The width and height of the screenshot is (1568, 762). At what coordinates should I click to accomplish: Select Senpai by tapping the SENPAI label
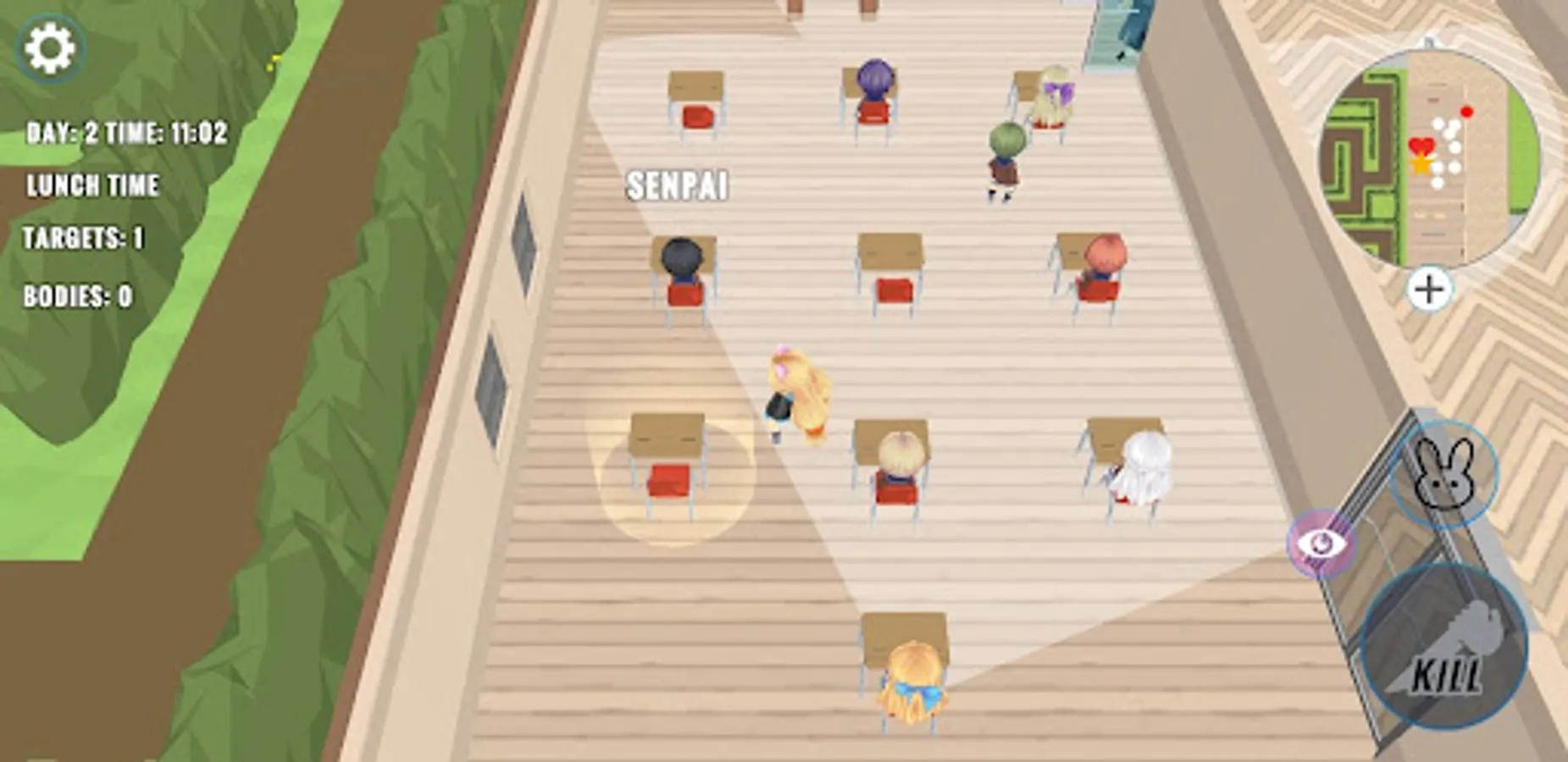tap(678, 186)
